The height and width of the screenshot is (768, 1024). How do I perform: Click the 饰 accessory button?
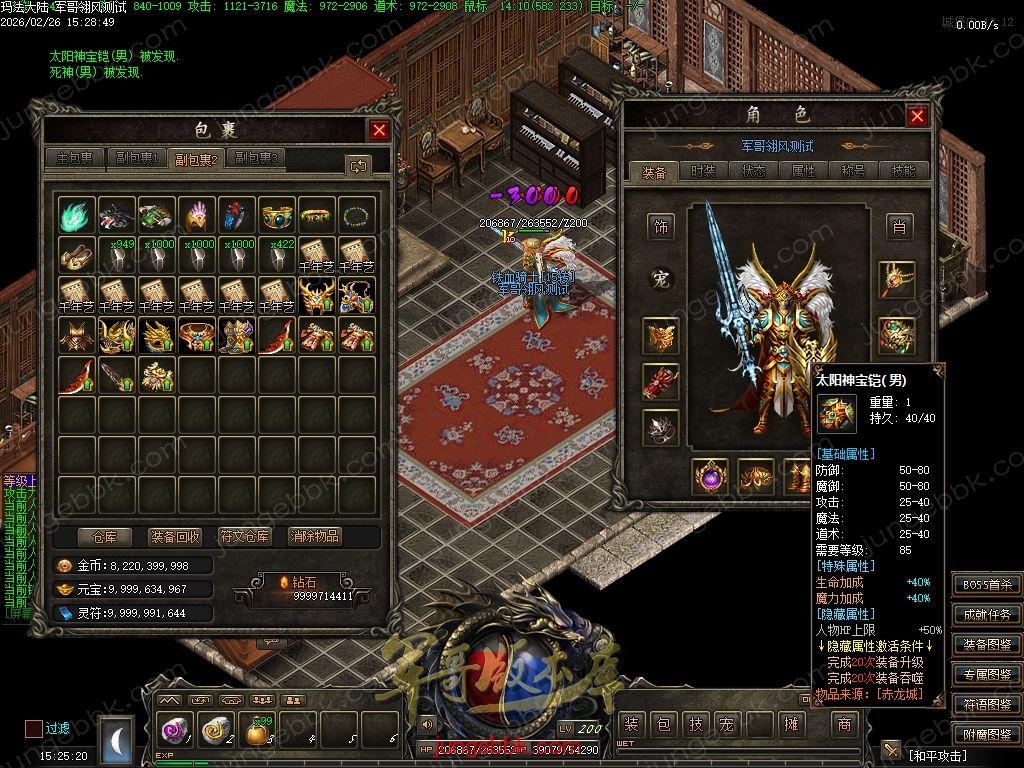point(660,227)
